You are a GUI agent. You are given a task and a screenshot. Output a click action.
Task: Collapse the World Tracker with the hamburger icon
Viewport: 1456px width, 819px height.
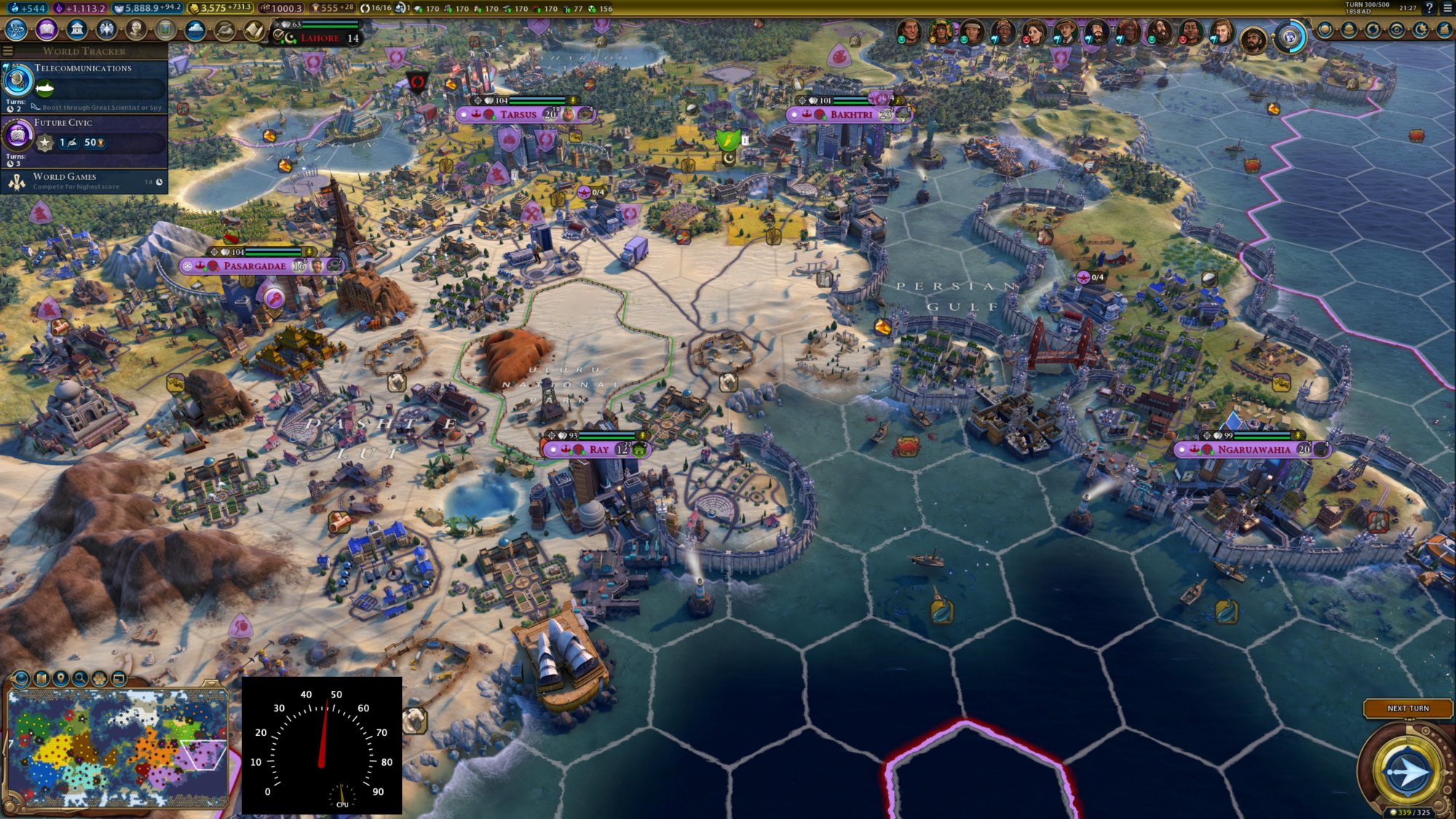click(8, 51)
